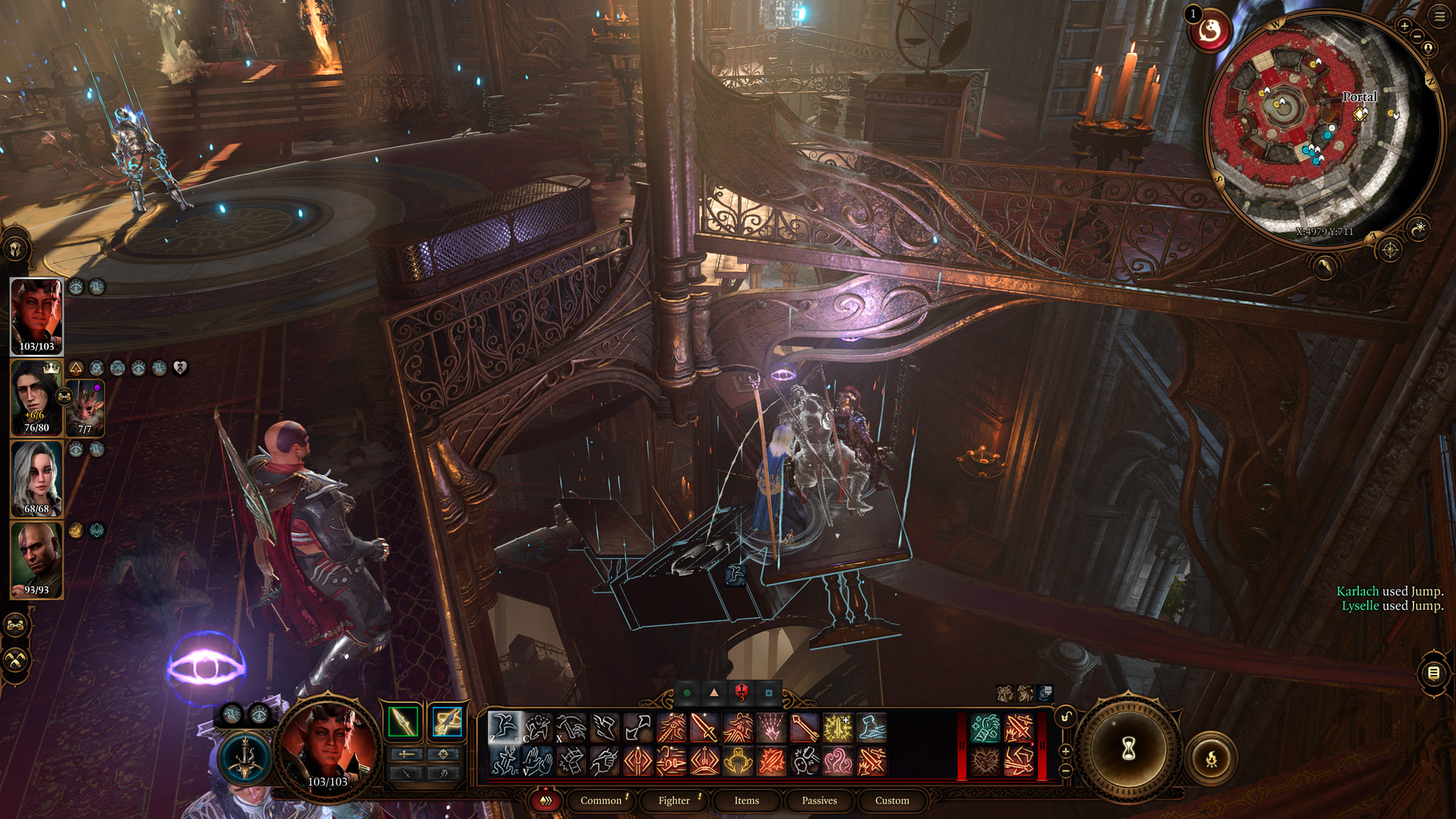Toggle the hotbar lock button

coord(1065,717)
